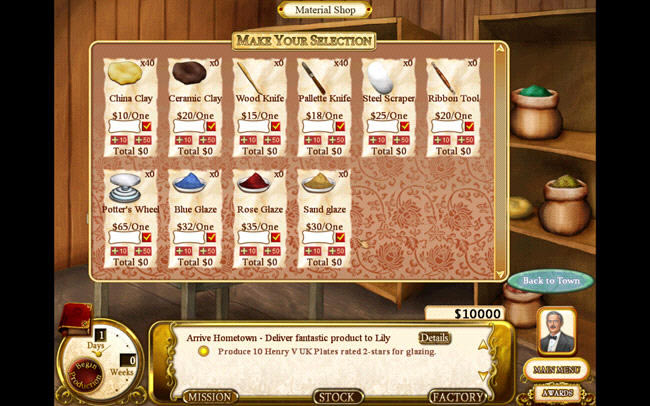This screenshot has width=650, height=406.
Task: Add 10 Potter's Wheels to order
Action: tap(117, 251)
